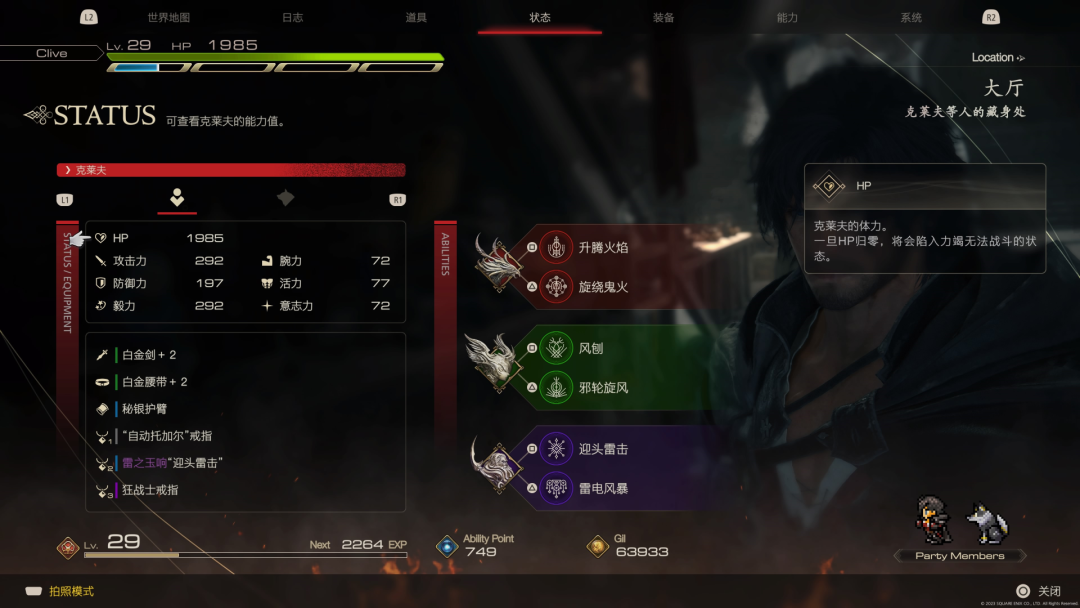
Task: Switch to the 日志 journal tab
Action: pos(292,18)
